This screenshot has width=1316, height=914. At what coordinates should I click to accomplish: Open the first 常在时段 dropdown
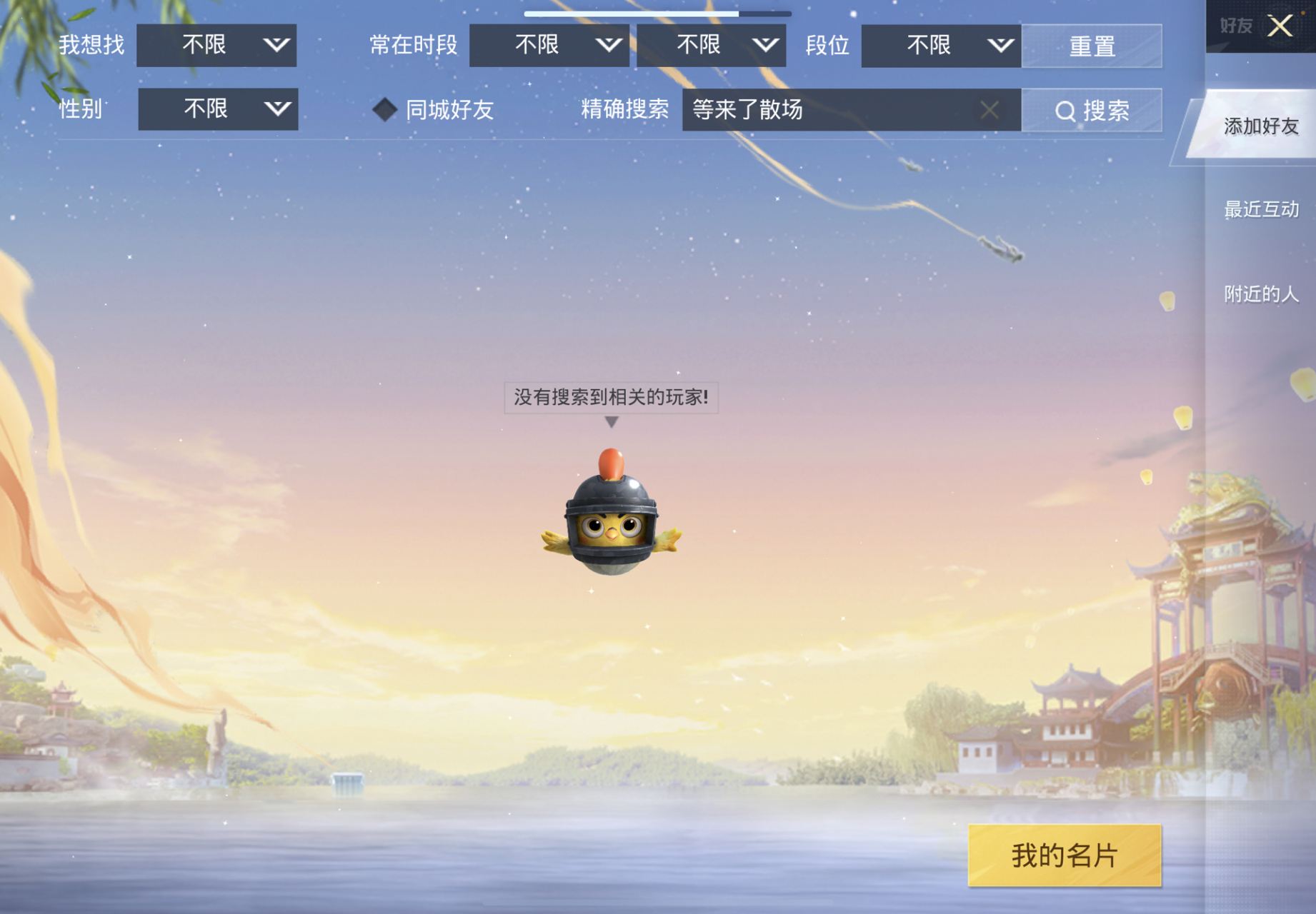click(x=550, y=45)
